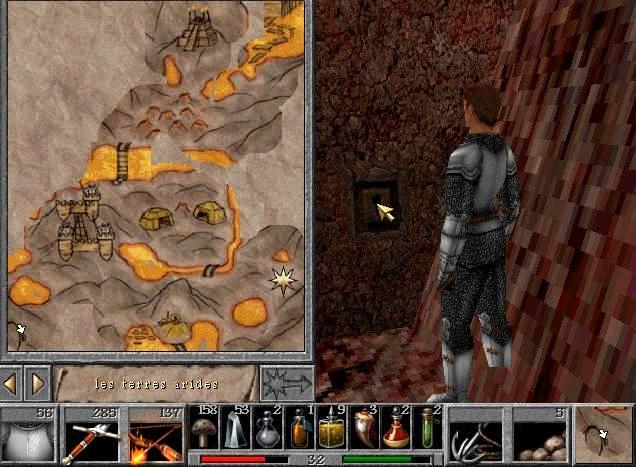Select the claw item slot
Screen dimensions: 636x467
(x=476, y=436)
